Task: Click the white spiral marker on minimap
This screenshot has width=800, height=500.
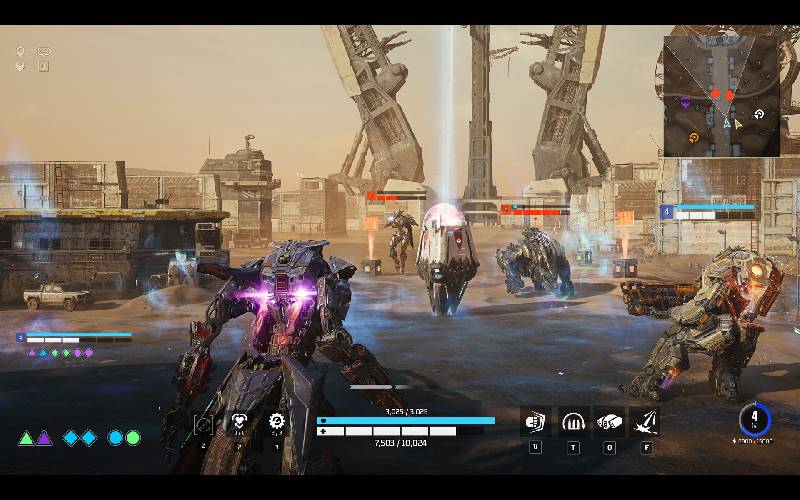Action: pos(759,114)
